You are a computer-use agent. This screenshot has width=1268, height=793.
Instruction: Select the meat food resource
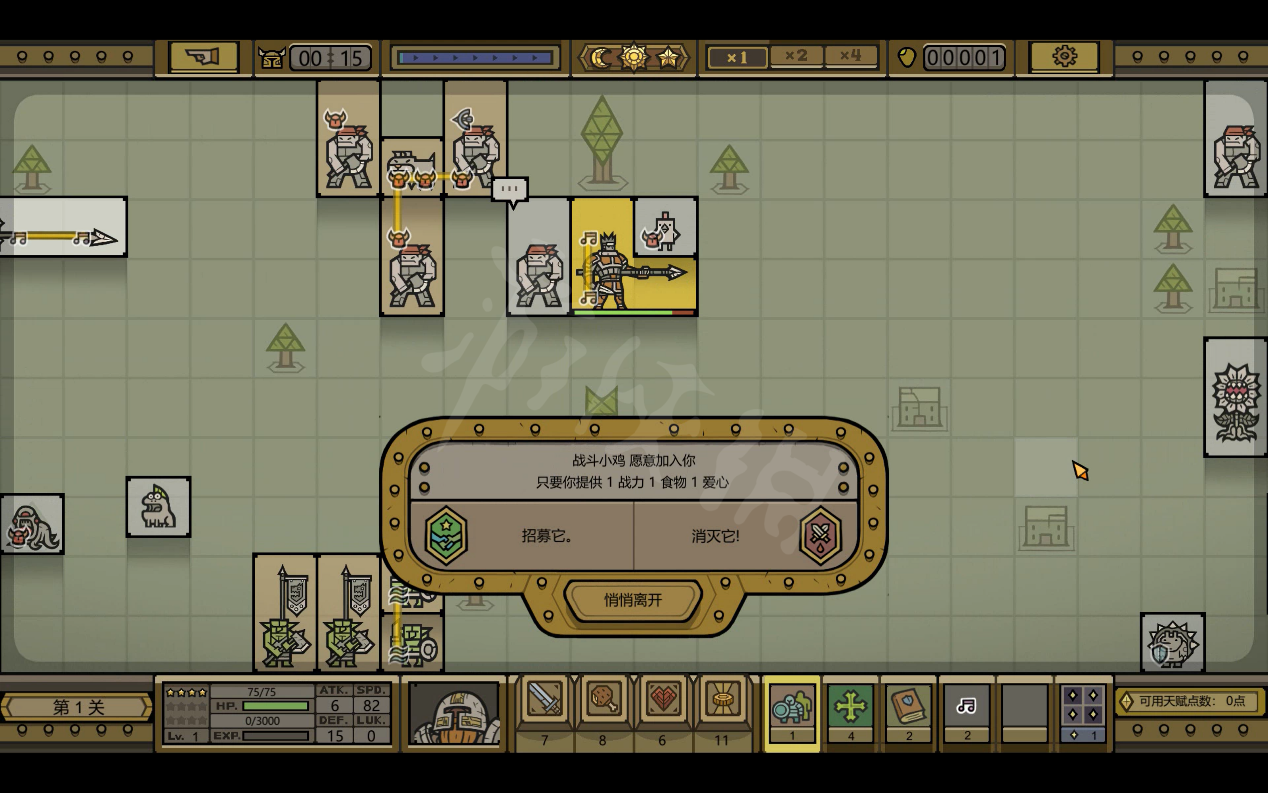coord(604,704)
